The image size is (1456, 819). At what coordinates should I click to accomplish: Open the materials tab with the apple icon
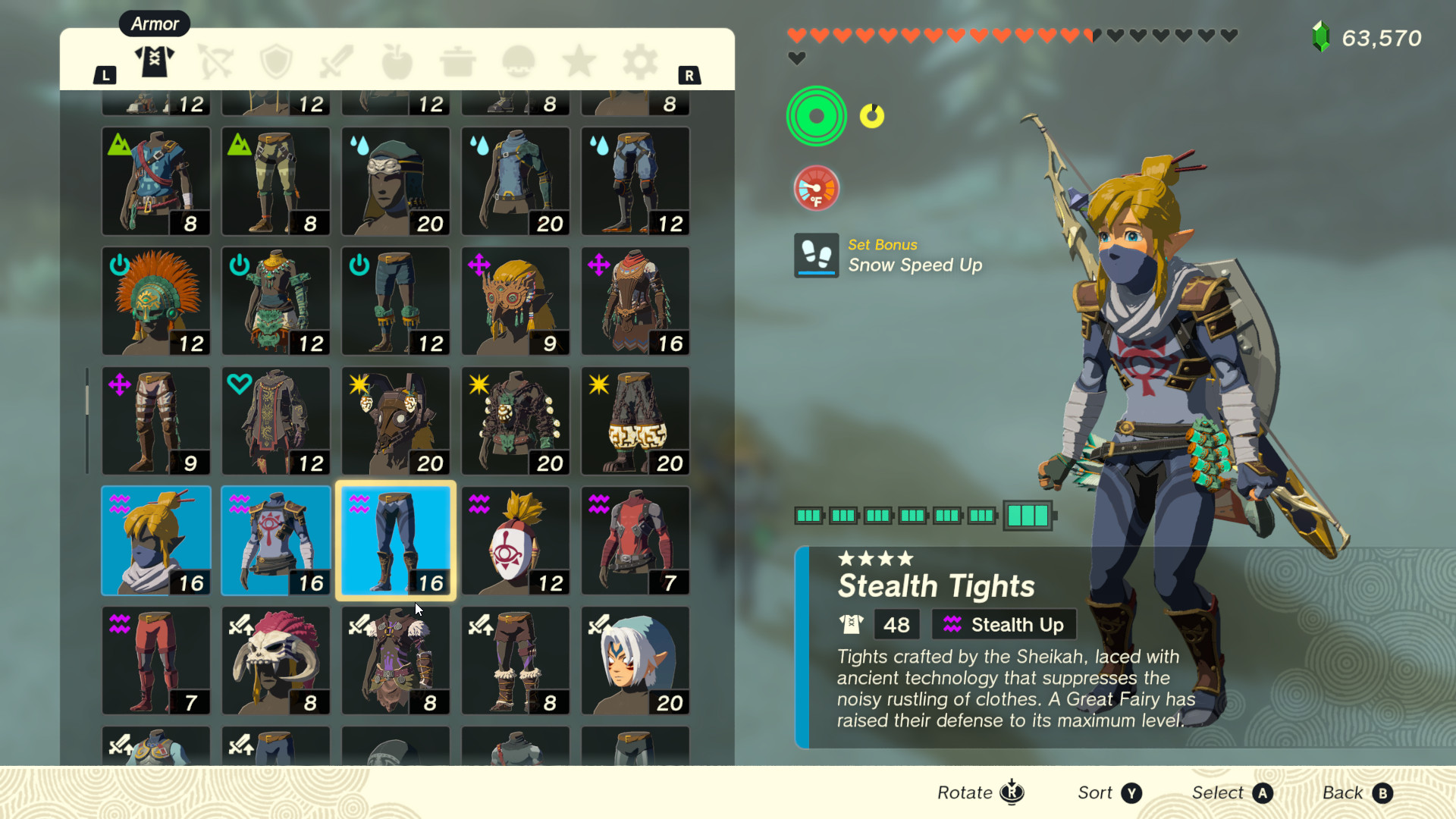point(397,61)
